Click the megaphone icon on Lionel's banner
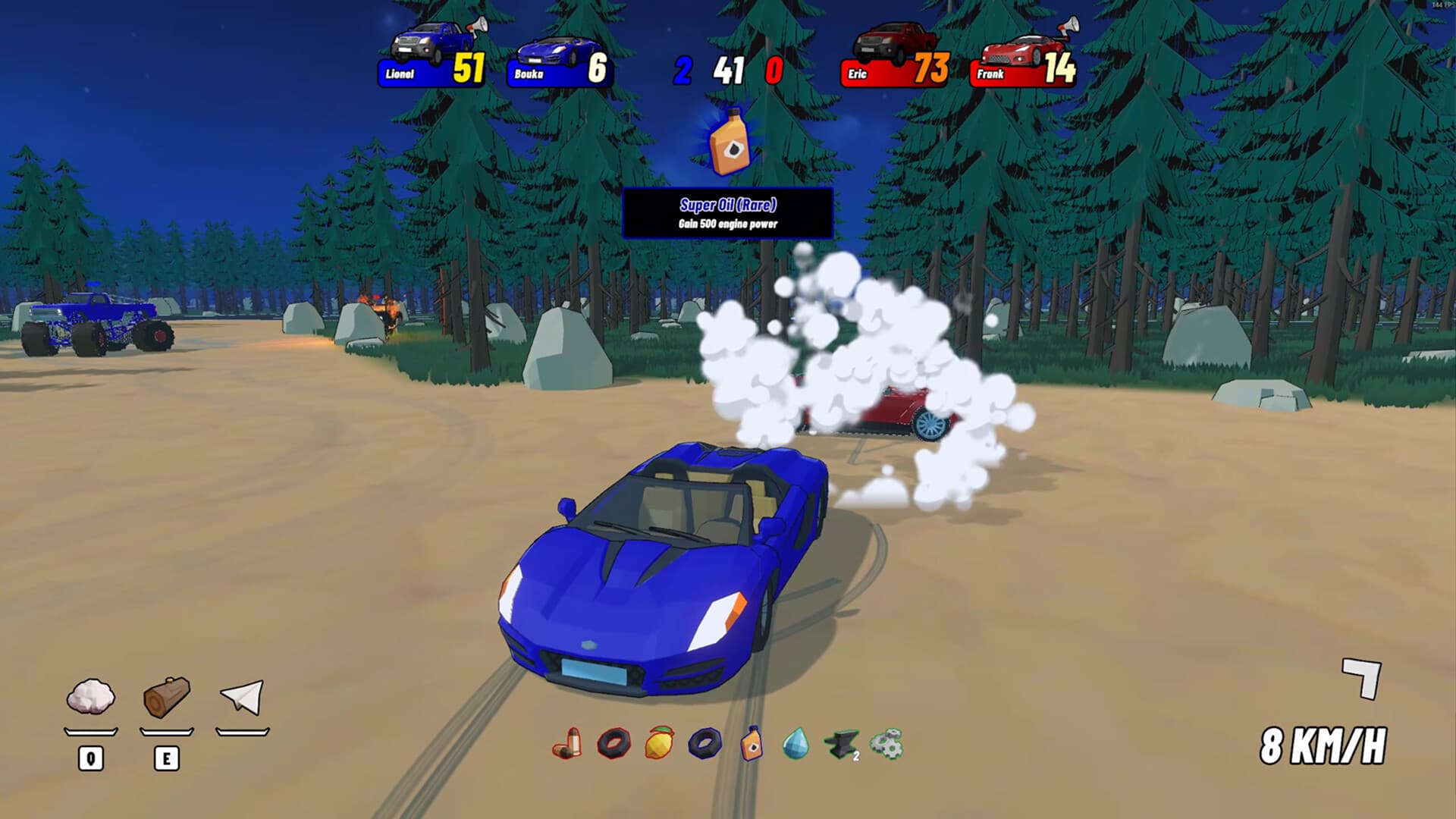1456x819 pixels. click(478, 25)
